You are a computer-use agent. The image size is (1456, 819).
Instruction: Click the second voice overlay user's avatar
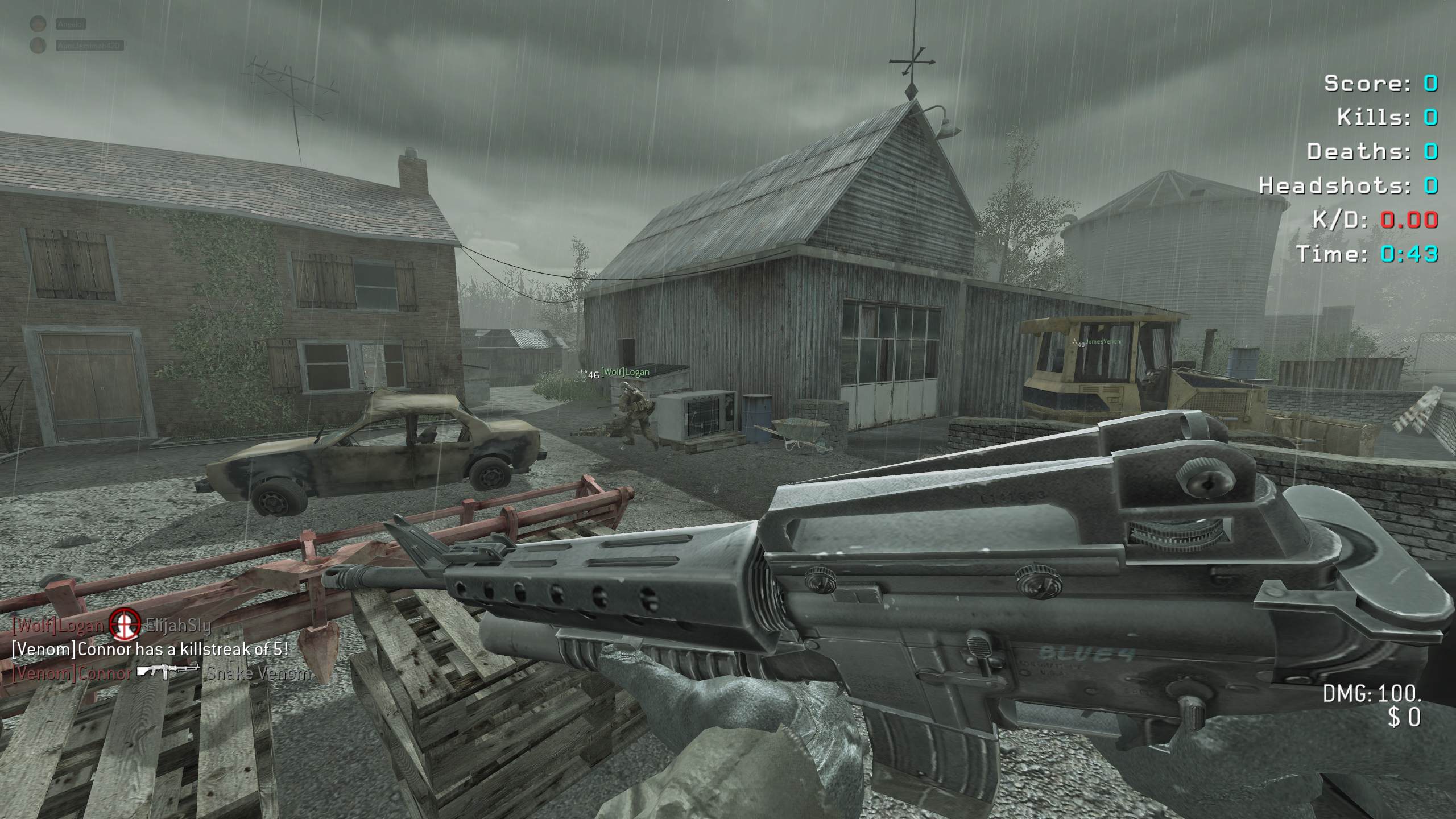(x=38, y=45)
